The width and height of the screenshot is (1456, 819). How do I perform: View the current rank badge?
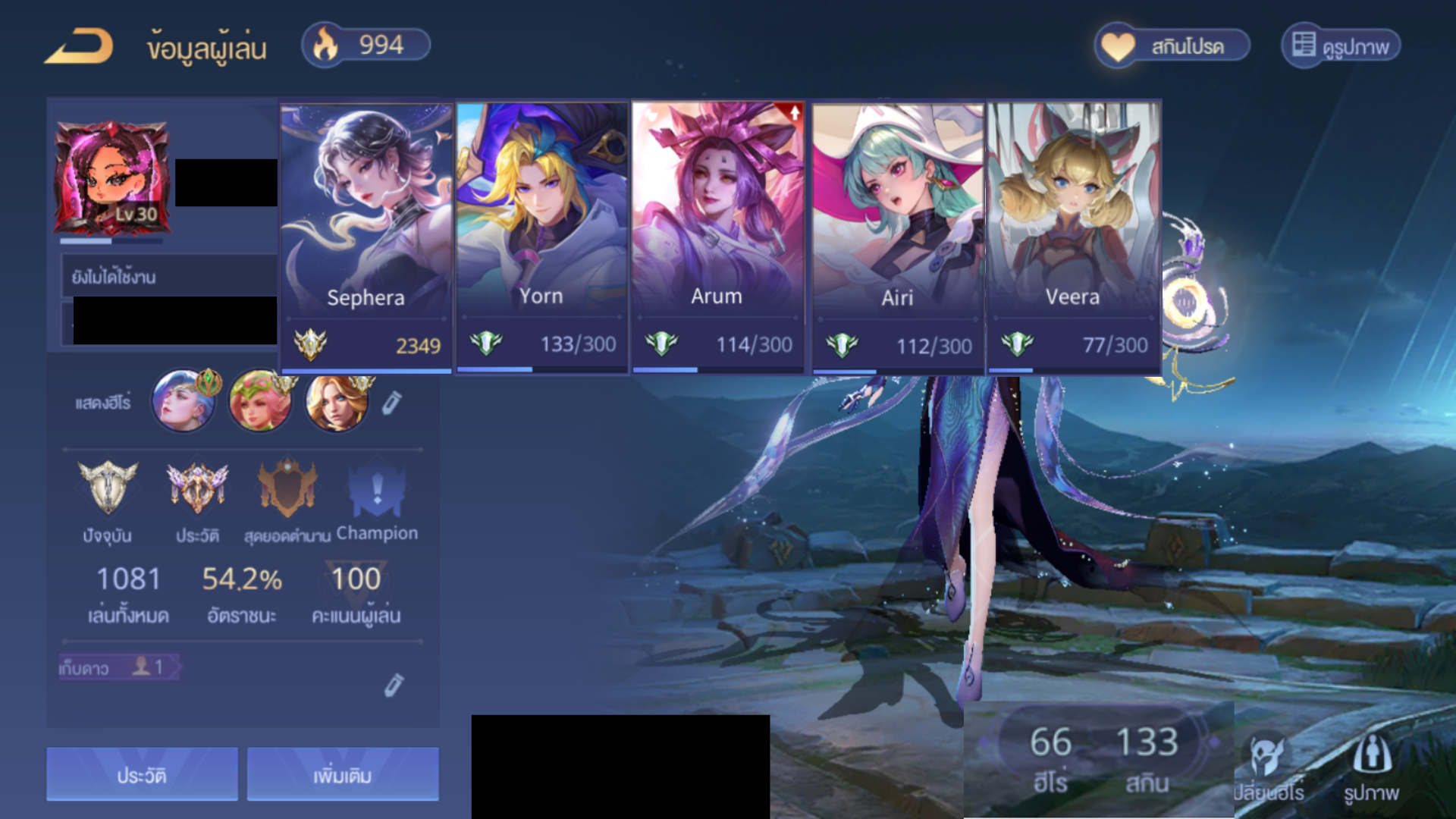(x=108, y=489)
